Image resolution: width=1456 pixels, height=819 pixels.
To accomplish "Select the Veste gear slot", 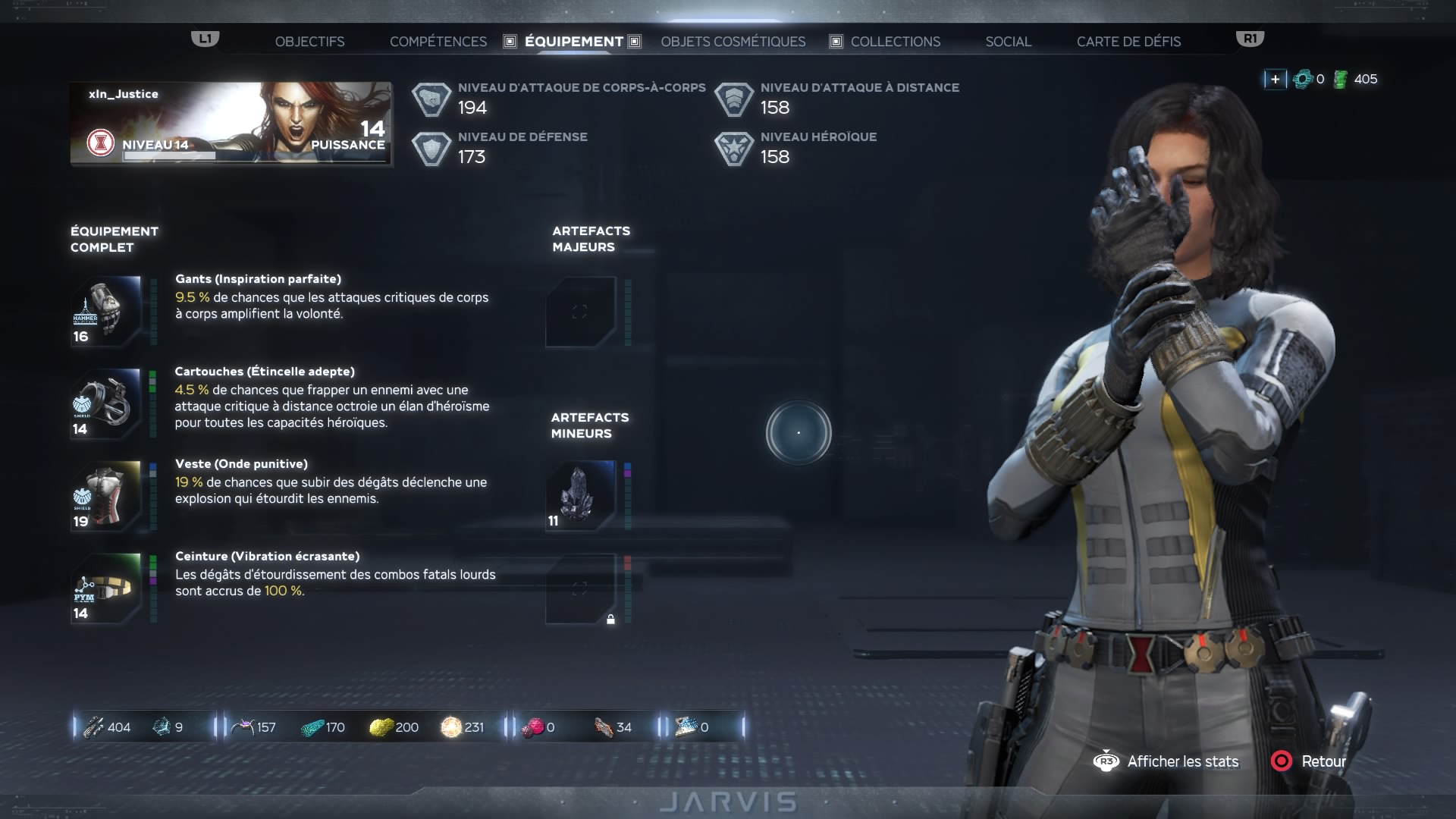I will pyautogui.click(x=106, y=496).
